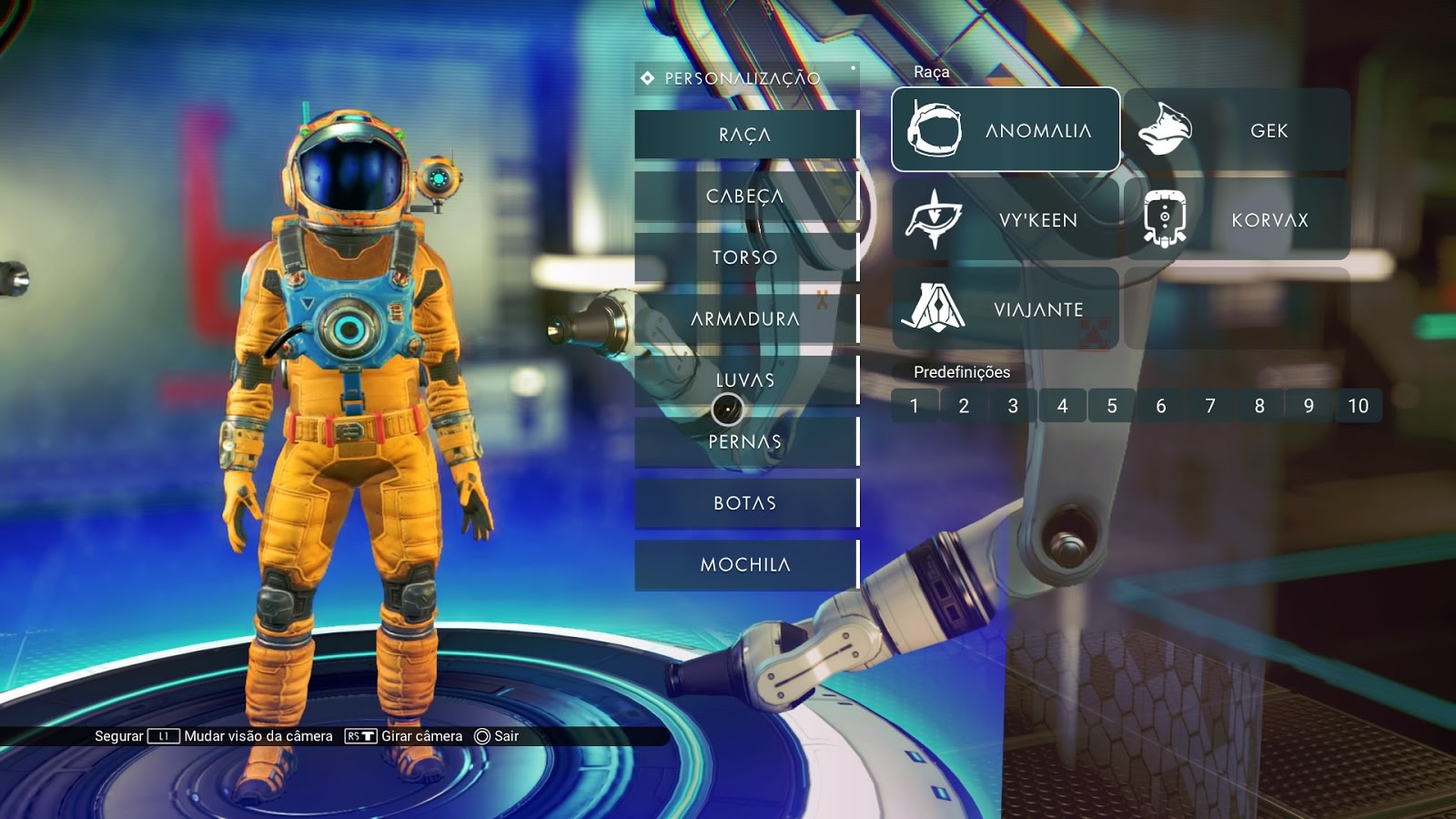Viewport: 1456px width, 819px height.
Task: Select the Anomalia race icon
Action: (935, 129)
